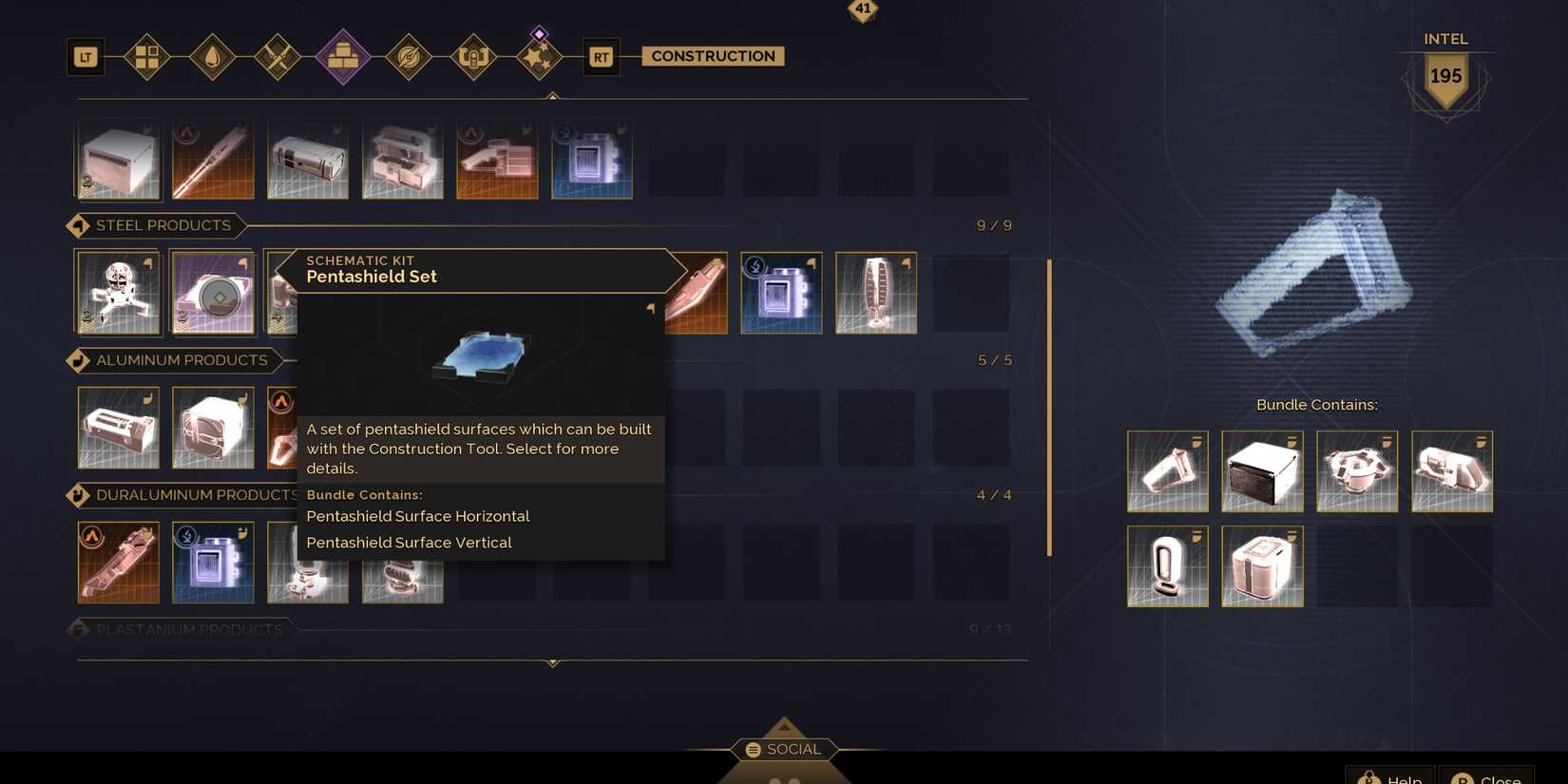Switch tabs using the LT bumper button
The width and height of the screenshot is (1568, 784).
click(85, 57)
